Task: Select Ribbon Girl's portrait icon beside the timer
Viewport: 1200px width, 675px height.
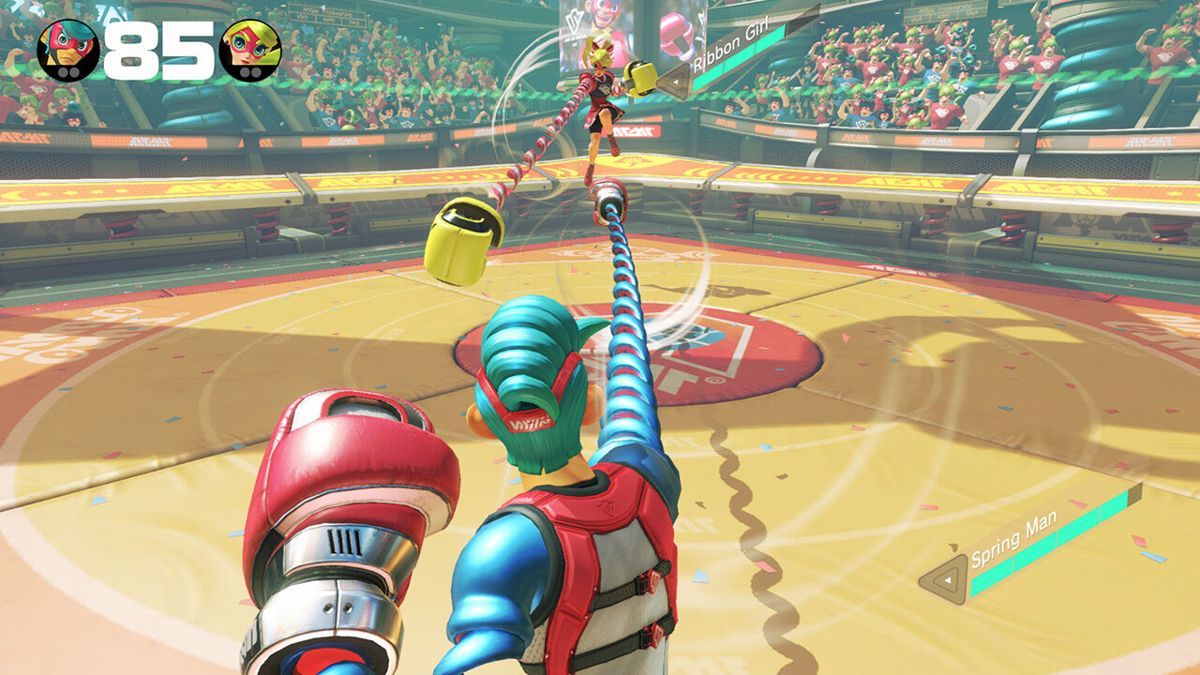Action: (x=249, y=49)
